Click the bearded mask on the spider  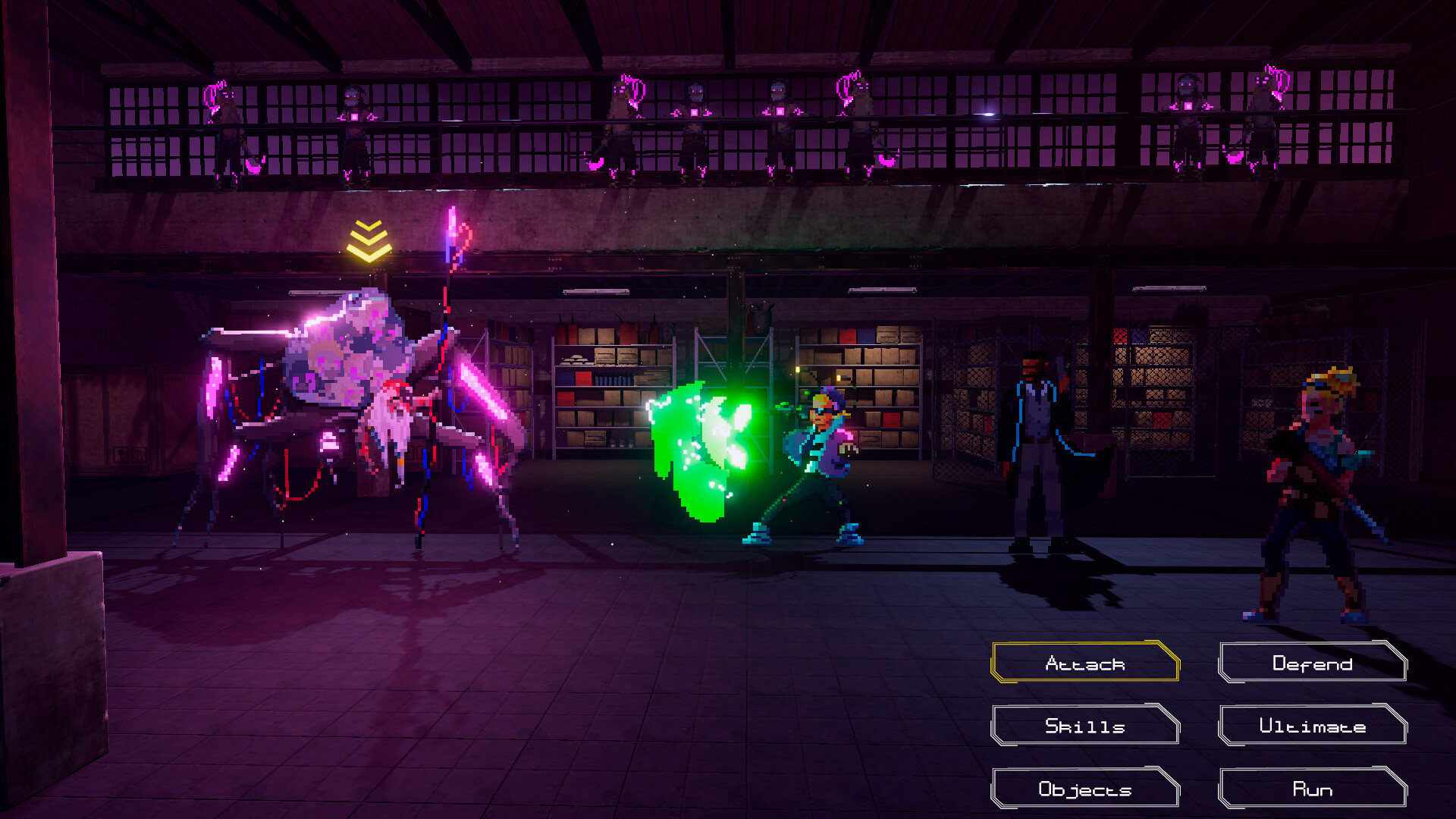(394, 425)
